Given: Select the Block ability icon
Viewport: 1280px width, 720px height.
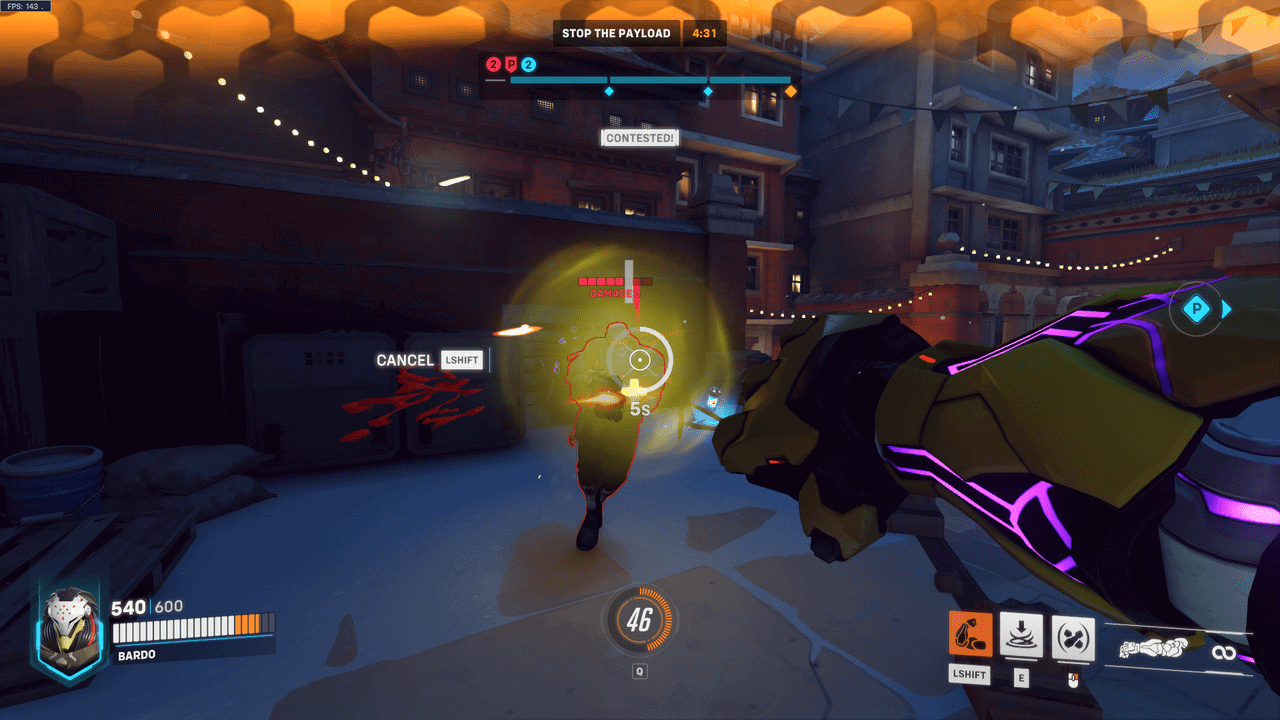Looking at the screenshot, I should (x=1073, y=637).
